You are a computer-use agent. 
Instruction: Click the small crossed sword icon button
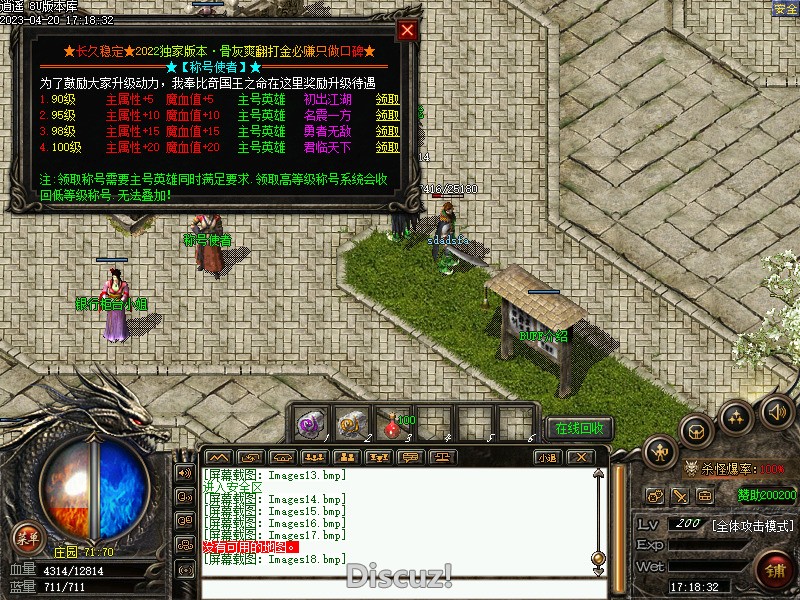click(680, 496)
